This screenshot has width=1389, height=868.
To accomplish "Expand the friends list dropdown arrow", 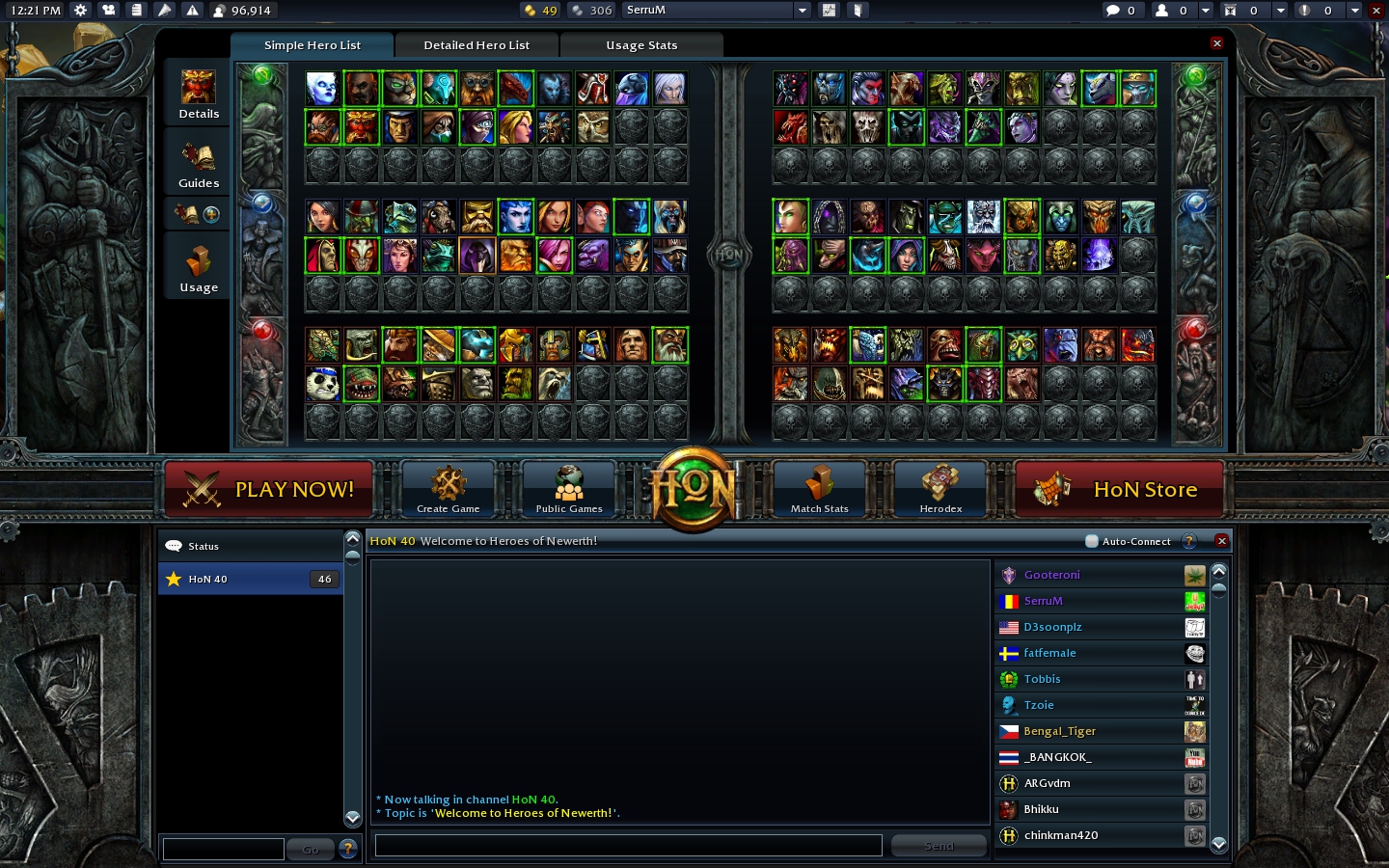I will click(1205, 10).
